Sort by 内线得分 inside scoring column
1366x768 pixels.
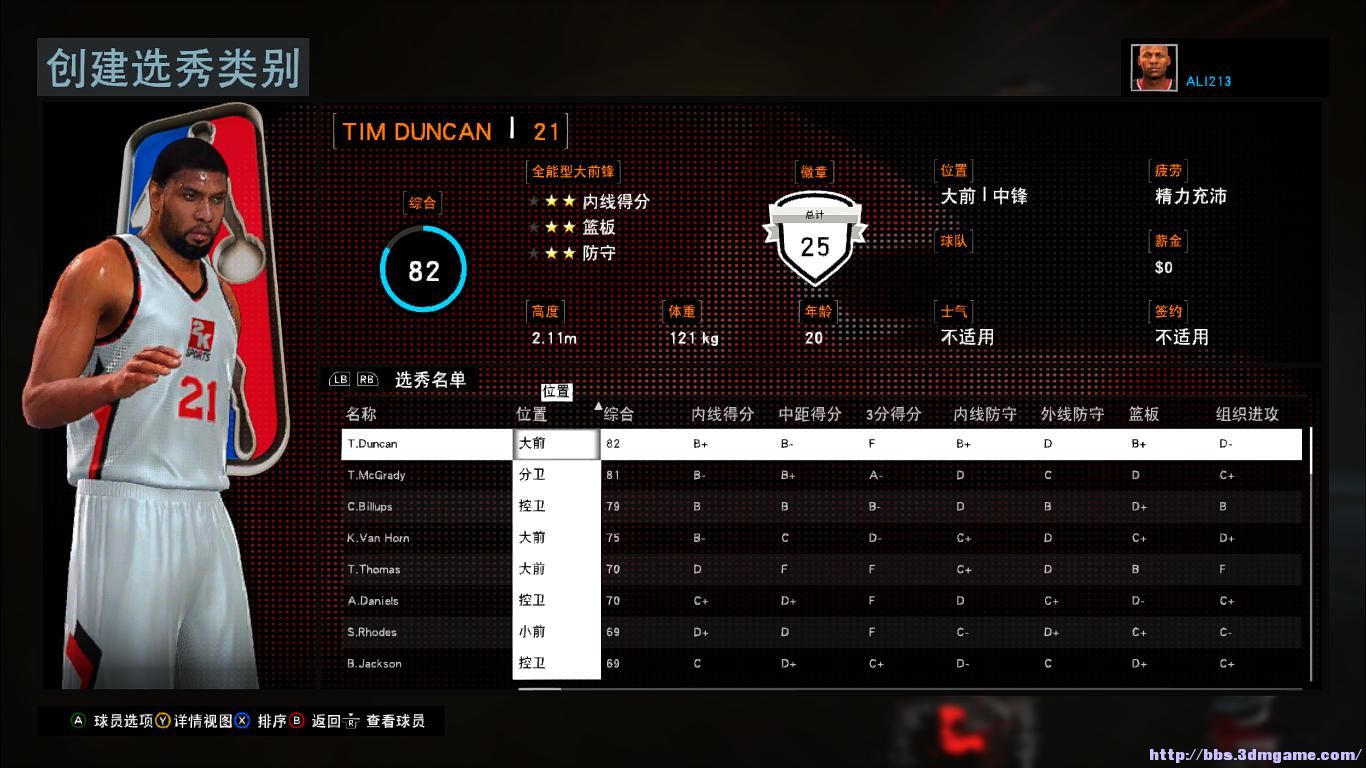point(722,414)
